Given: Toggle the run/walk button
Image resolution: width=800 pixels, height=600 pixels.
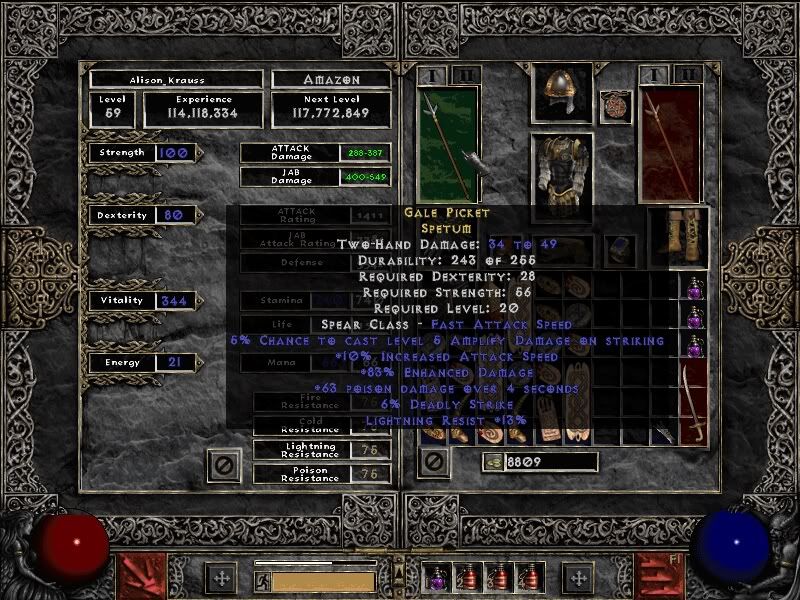Looking at the screenshot, I should (263, 580).
